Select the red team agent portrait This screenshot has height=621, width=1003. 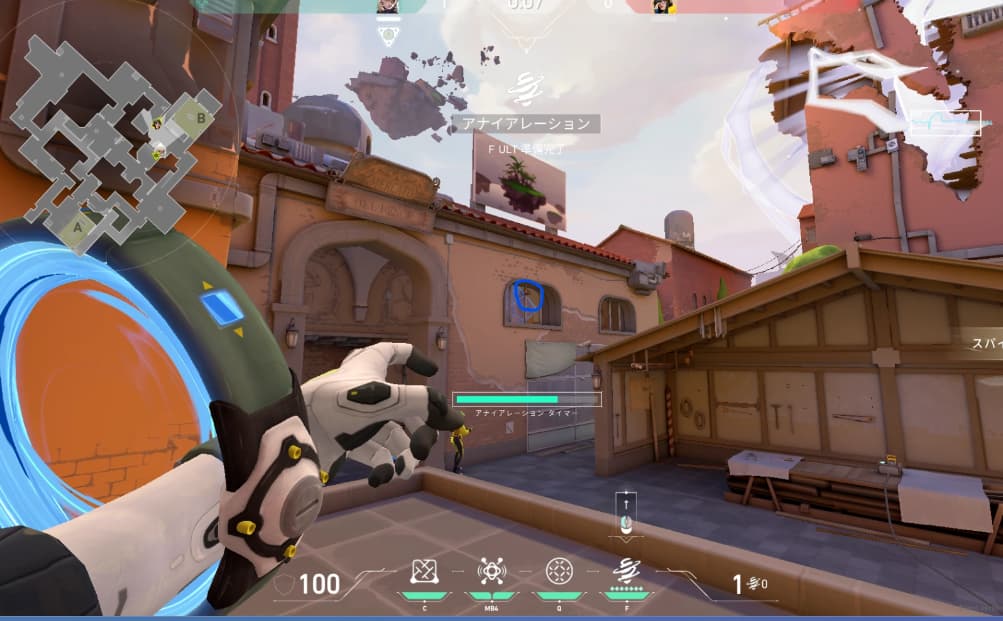[x=661, y=7]
